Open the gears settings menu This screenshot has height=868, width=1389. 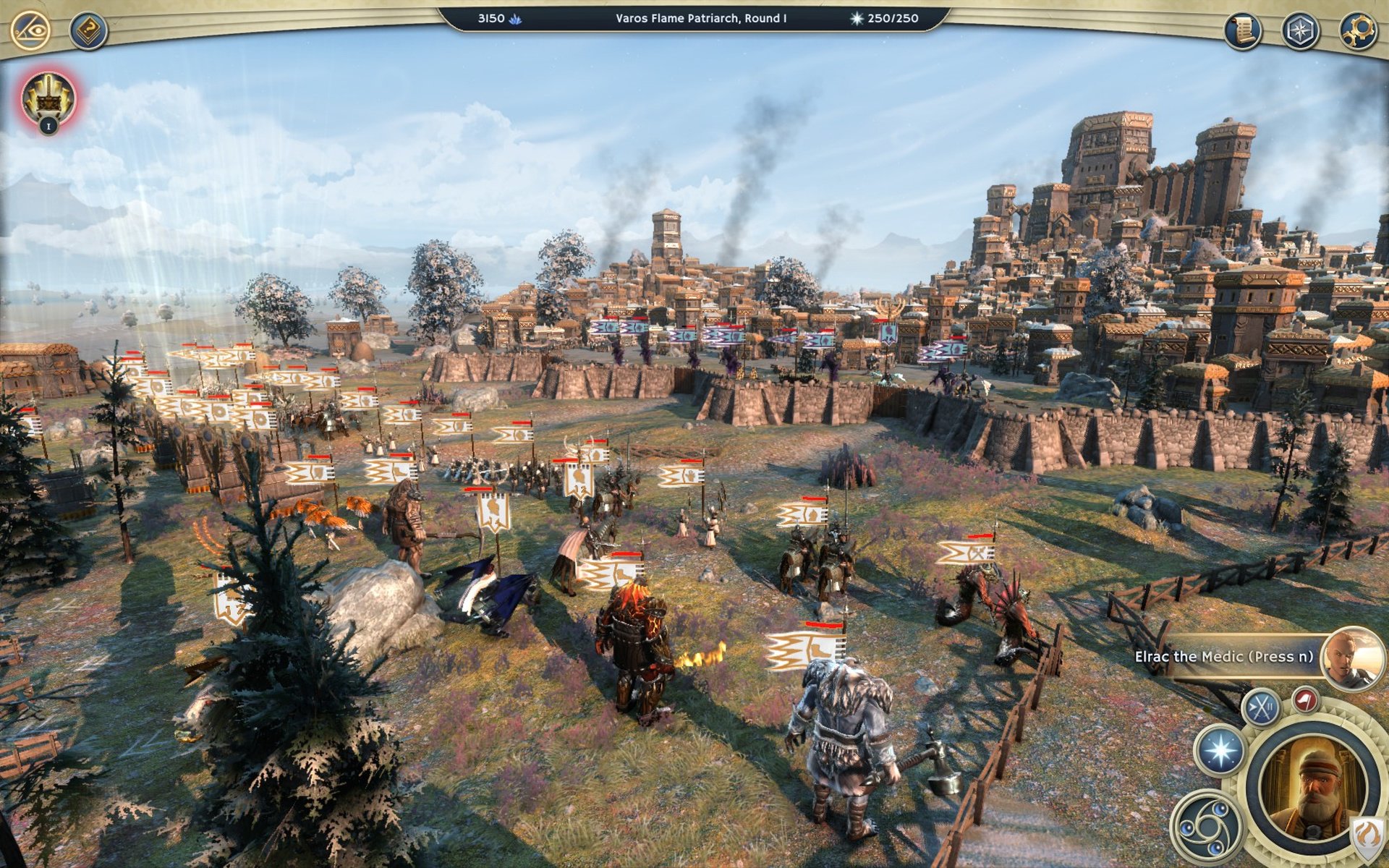1358,30
